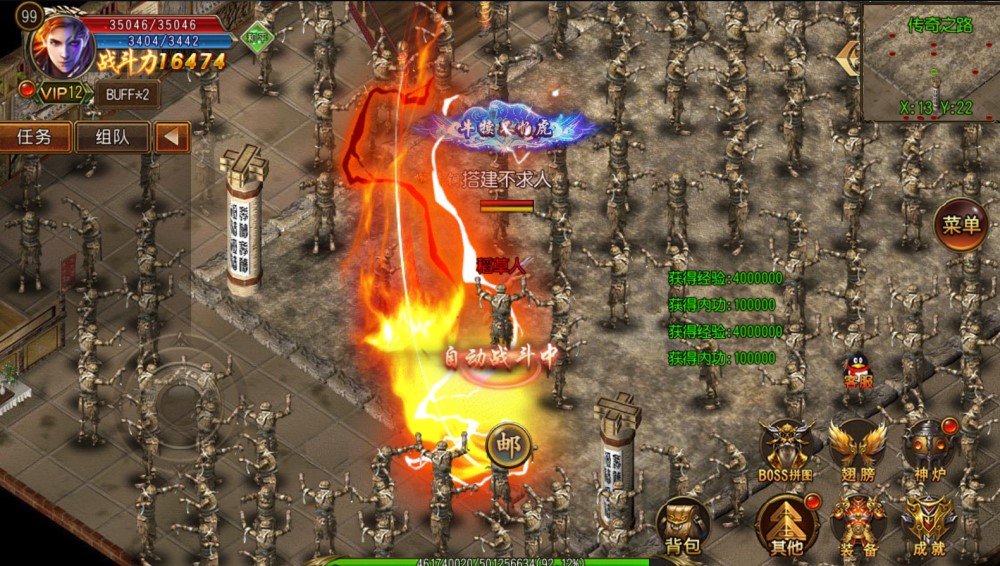Open the red 菜单 menu button

click(x=961, y=225)
